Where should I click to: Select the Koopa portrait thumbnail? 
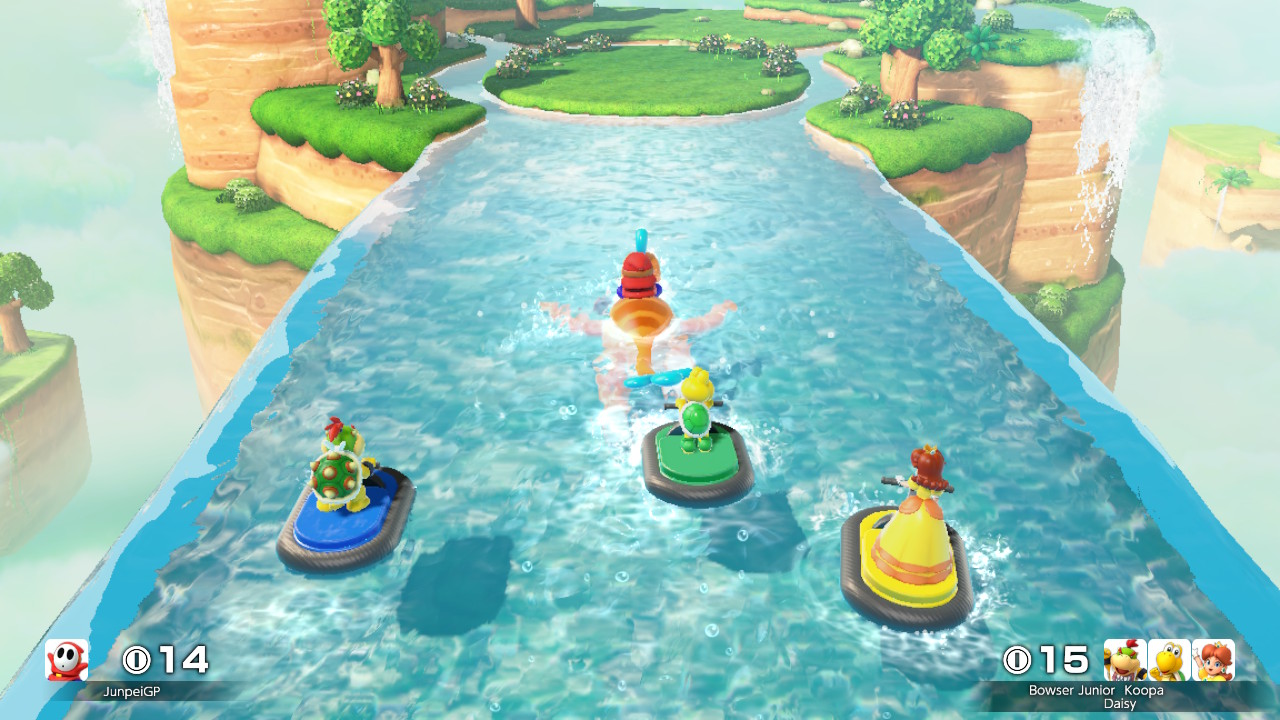[x=1170, y=660]
